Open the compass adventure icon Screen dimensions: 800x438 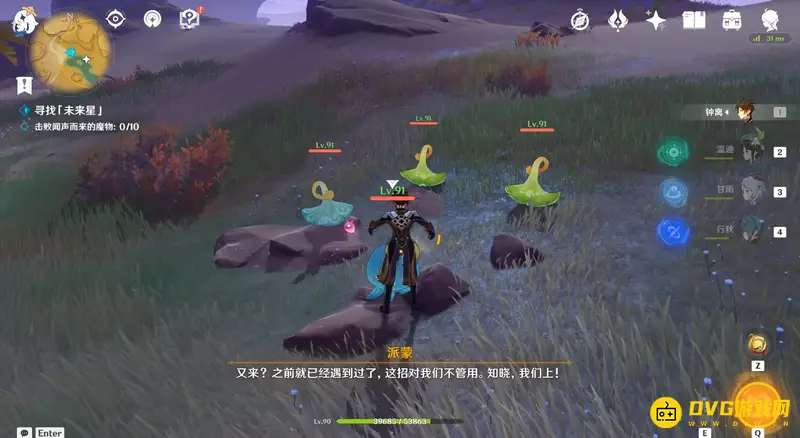580,20
